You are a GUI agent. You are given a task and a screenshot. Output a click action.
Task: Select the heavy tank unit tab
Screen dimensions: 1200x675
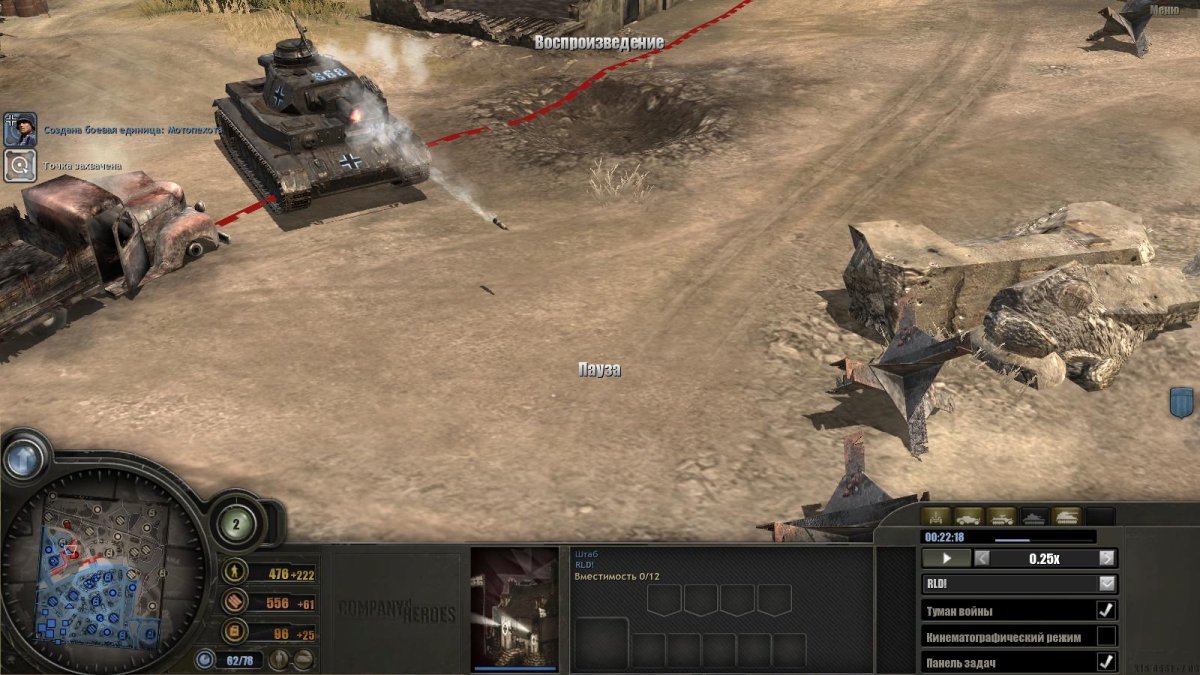[x=1068, y=517]
